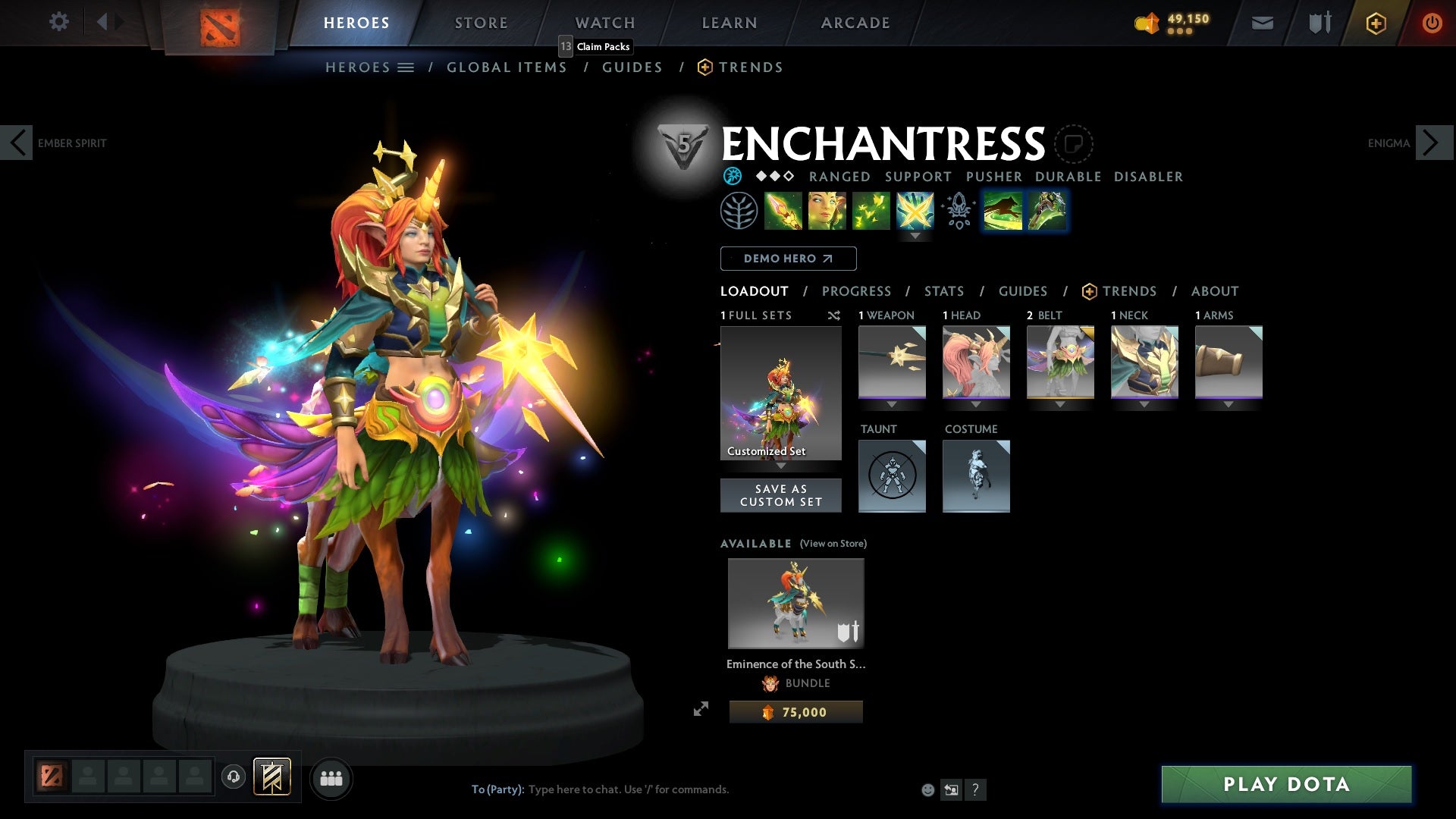Click the emoticon smiley in chat bar
Image resolution: width=1456 pixels, height=819 pixels.
(927, 789)
